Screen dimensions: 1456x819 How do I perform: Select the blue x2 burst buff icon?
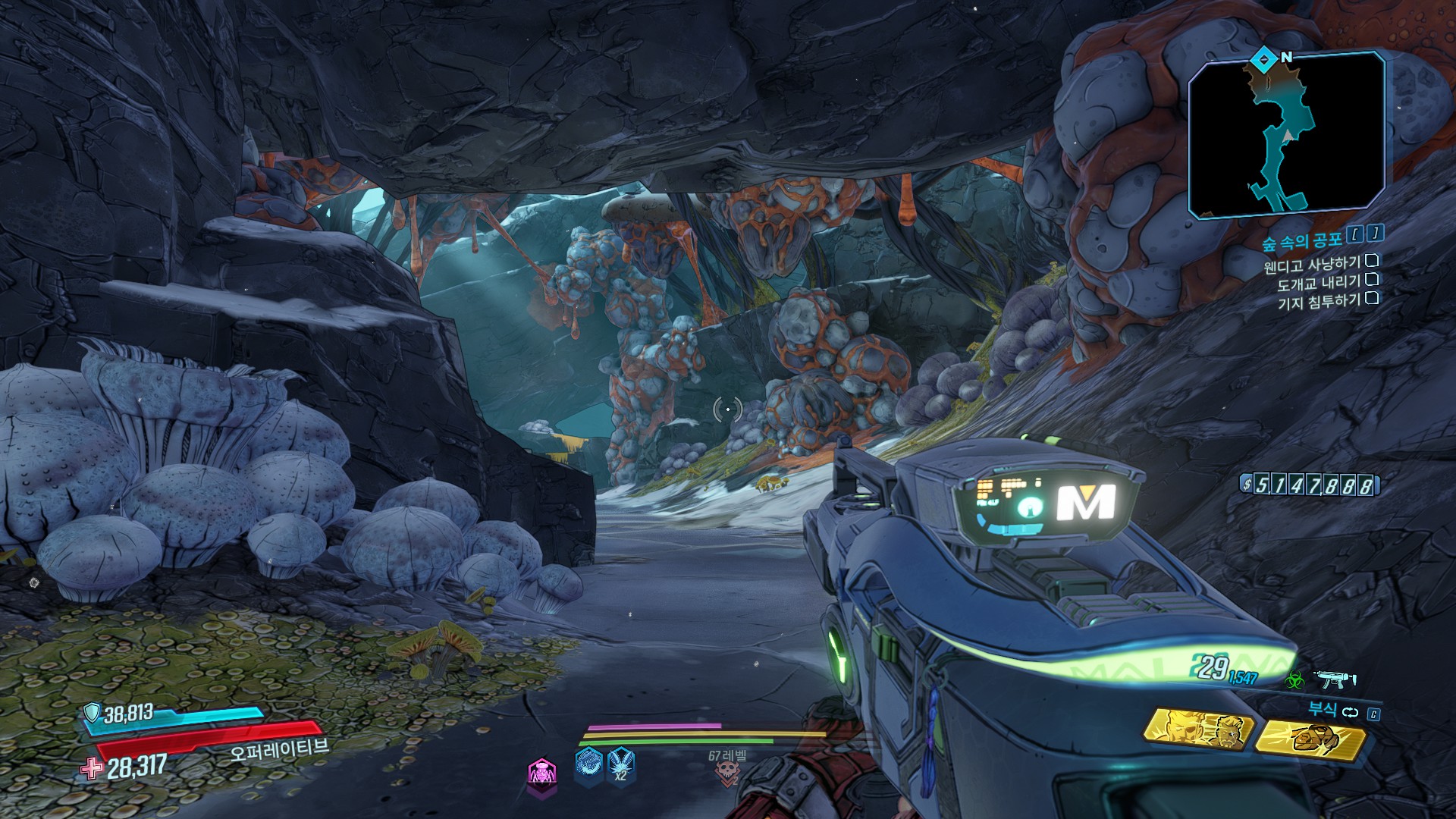click(621, 765)
